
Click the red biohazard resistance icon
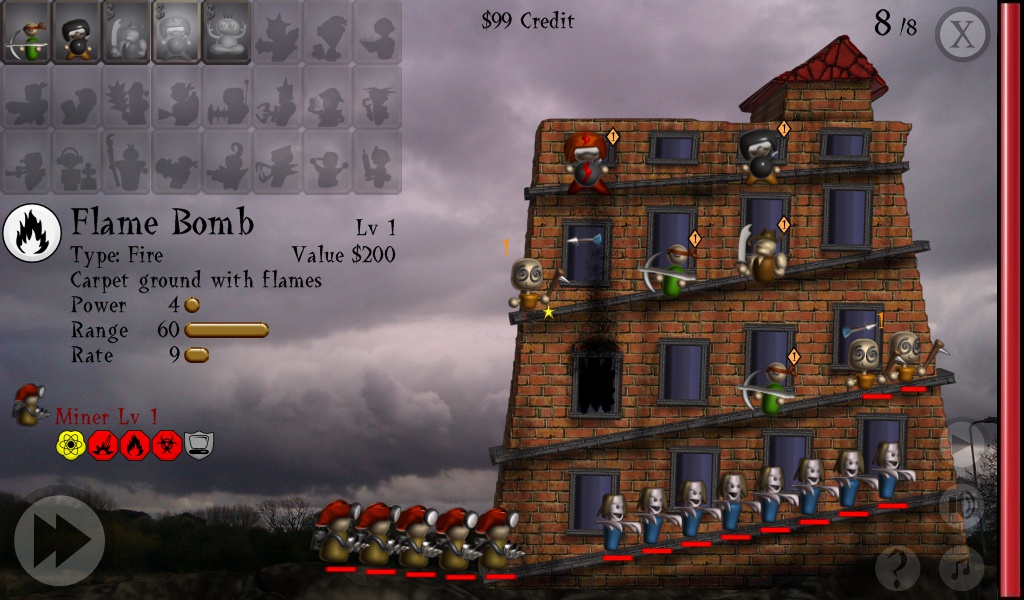click(x=167, y=445)
